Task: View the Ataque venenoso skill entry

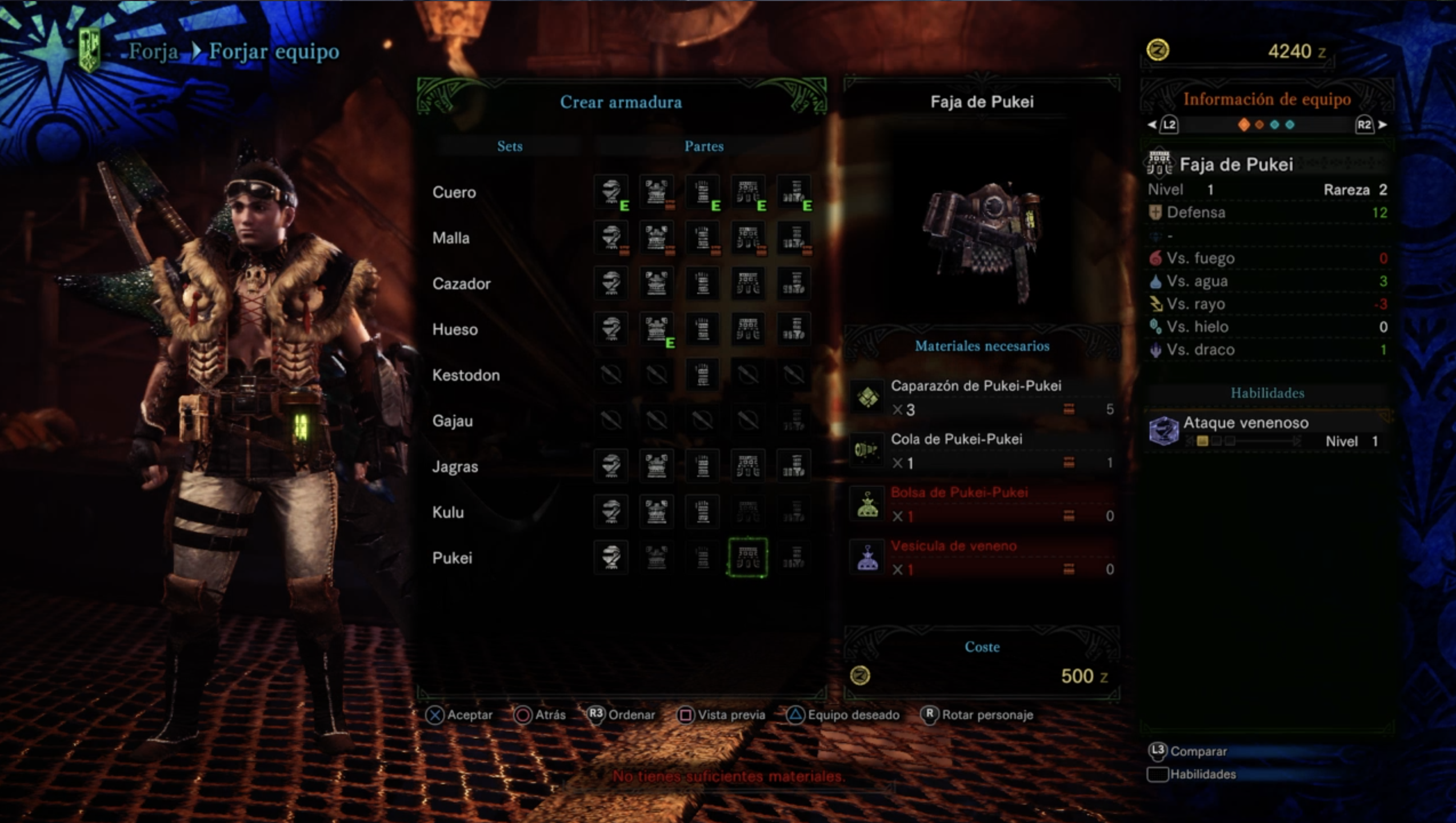Action: (1266, 431)
